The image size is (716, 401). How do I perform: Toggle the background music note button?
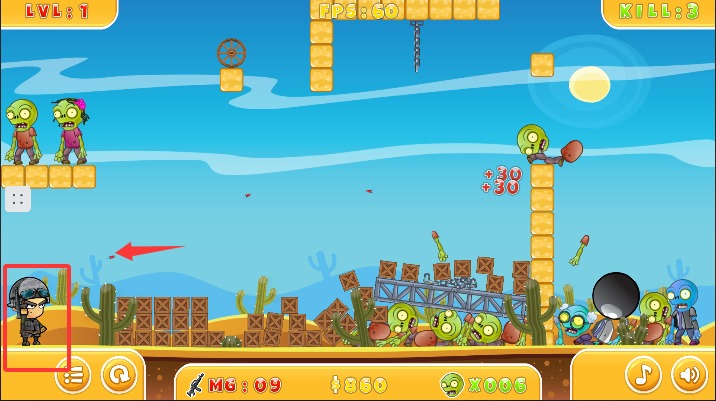pyautogui.click(x=644, y=375)
